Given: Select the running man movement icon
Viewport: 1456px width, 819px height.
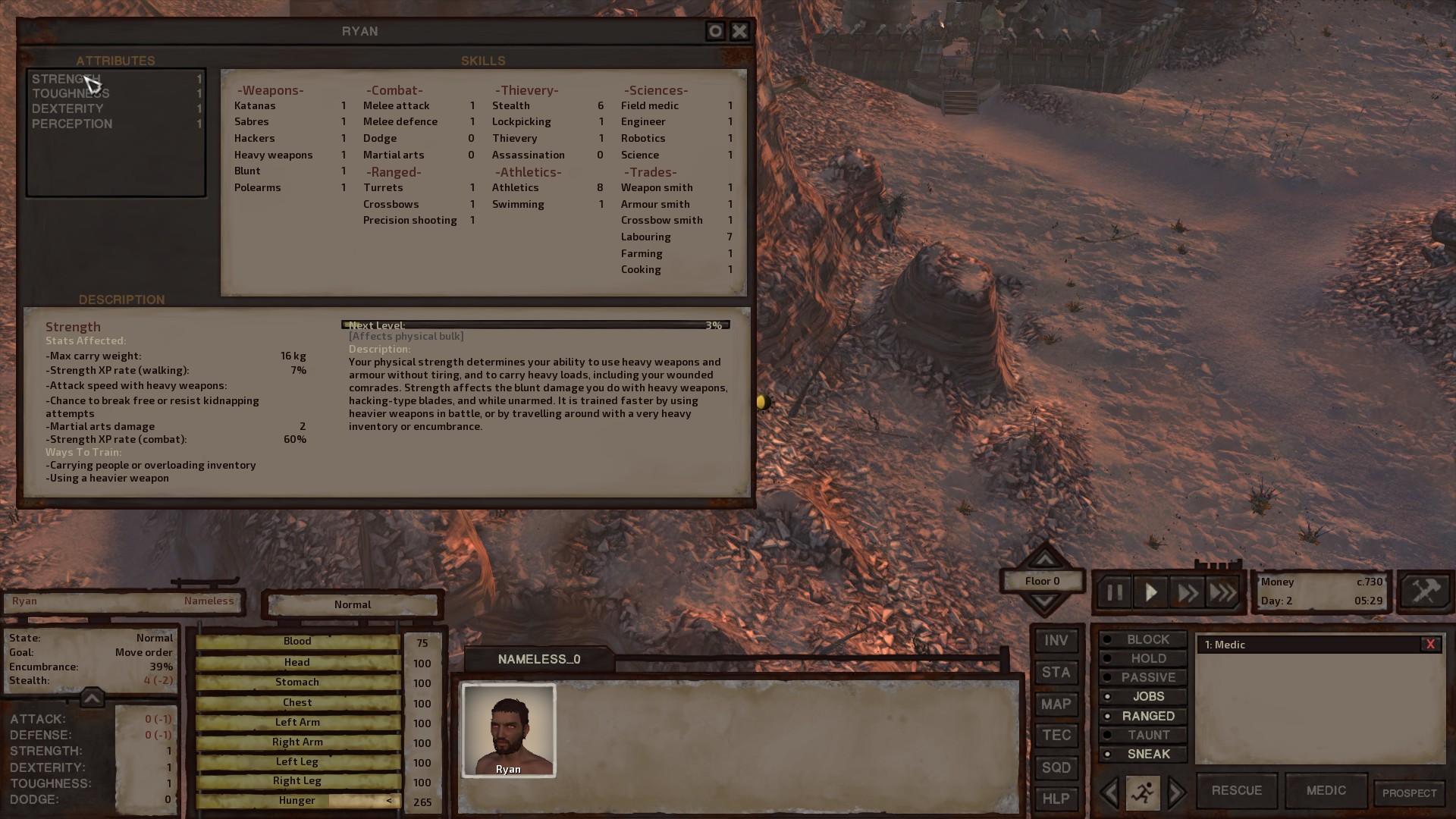Looking at the screenshot, I should (x=1142, y=792).
